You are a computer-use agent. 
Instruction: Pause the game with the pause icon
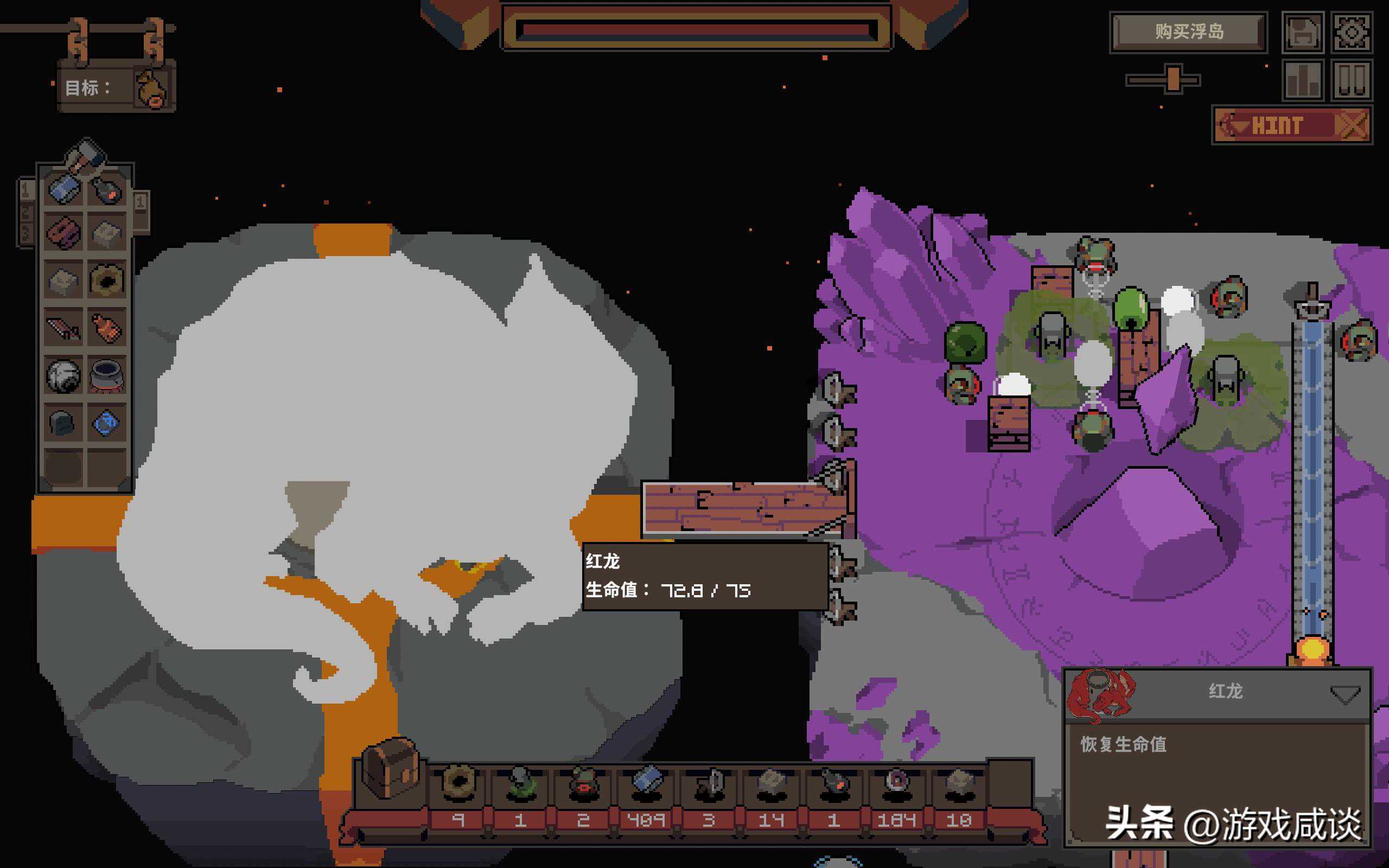coord(1351,80)
